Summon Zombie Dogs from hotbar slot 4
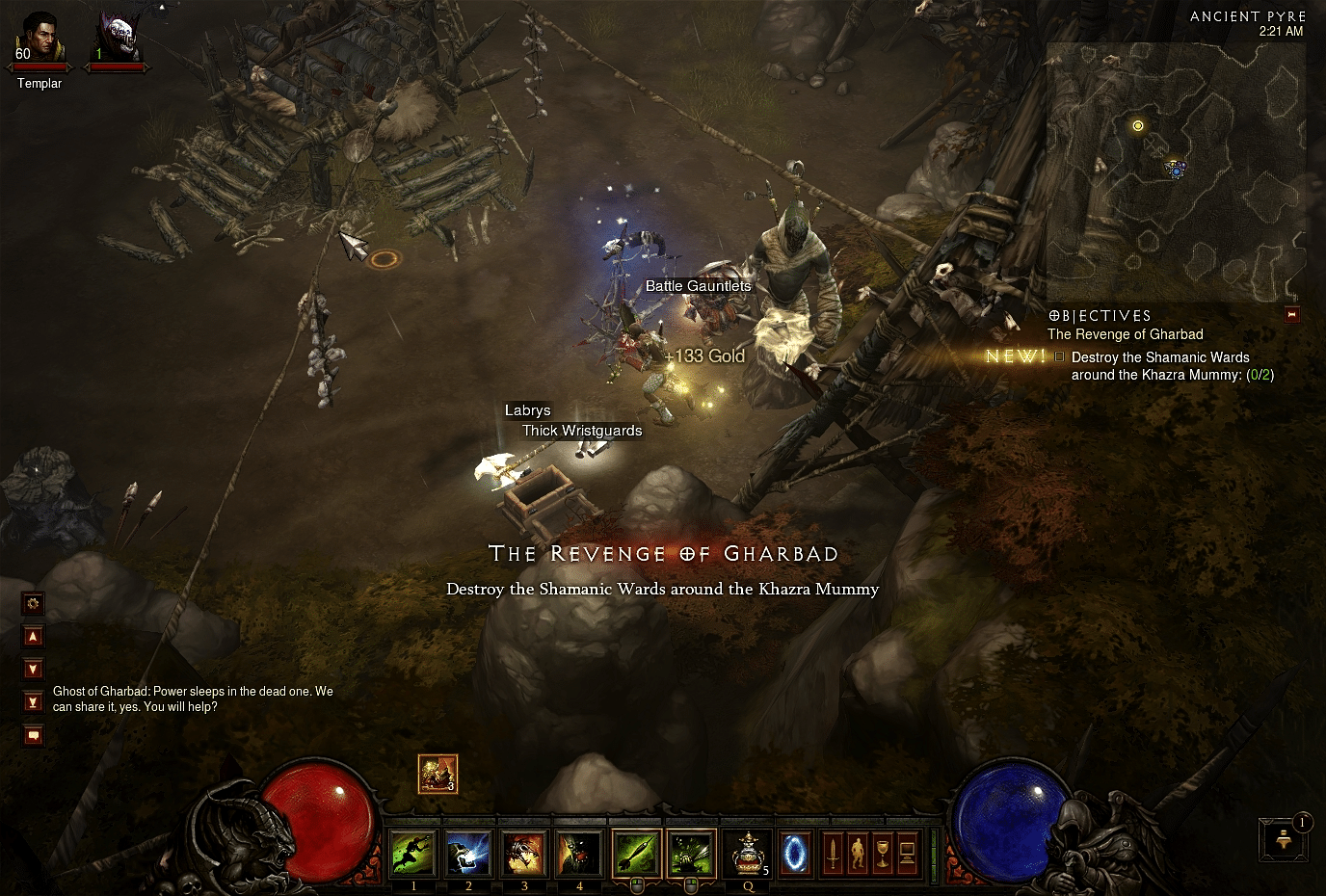The image size is (1326, 896). coord(579,853)
